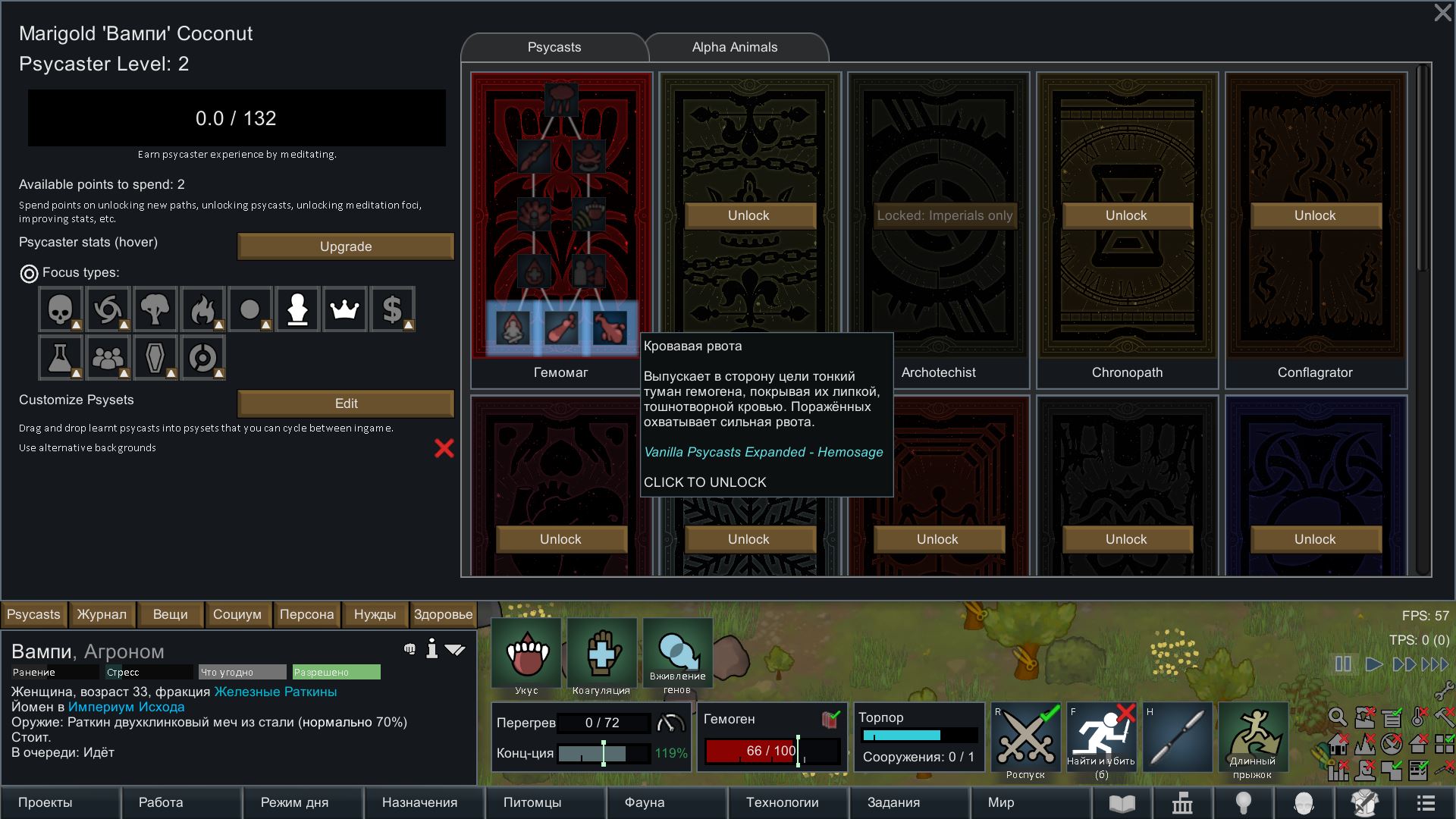Select the skull focus type icon

point(60,309)
